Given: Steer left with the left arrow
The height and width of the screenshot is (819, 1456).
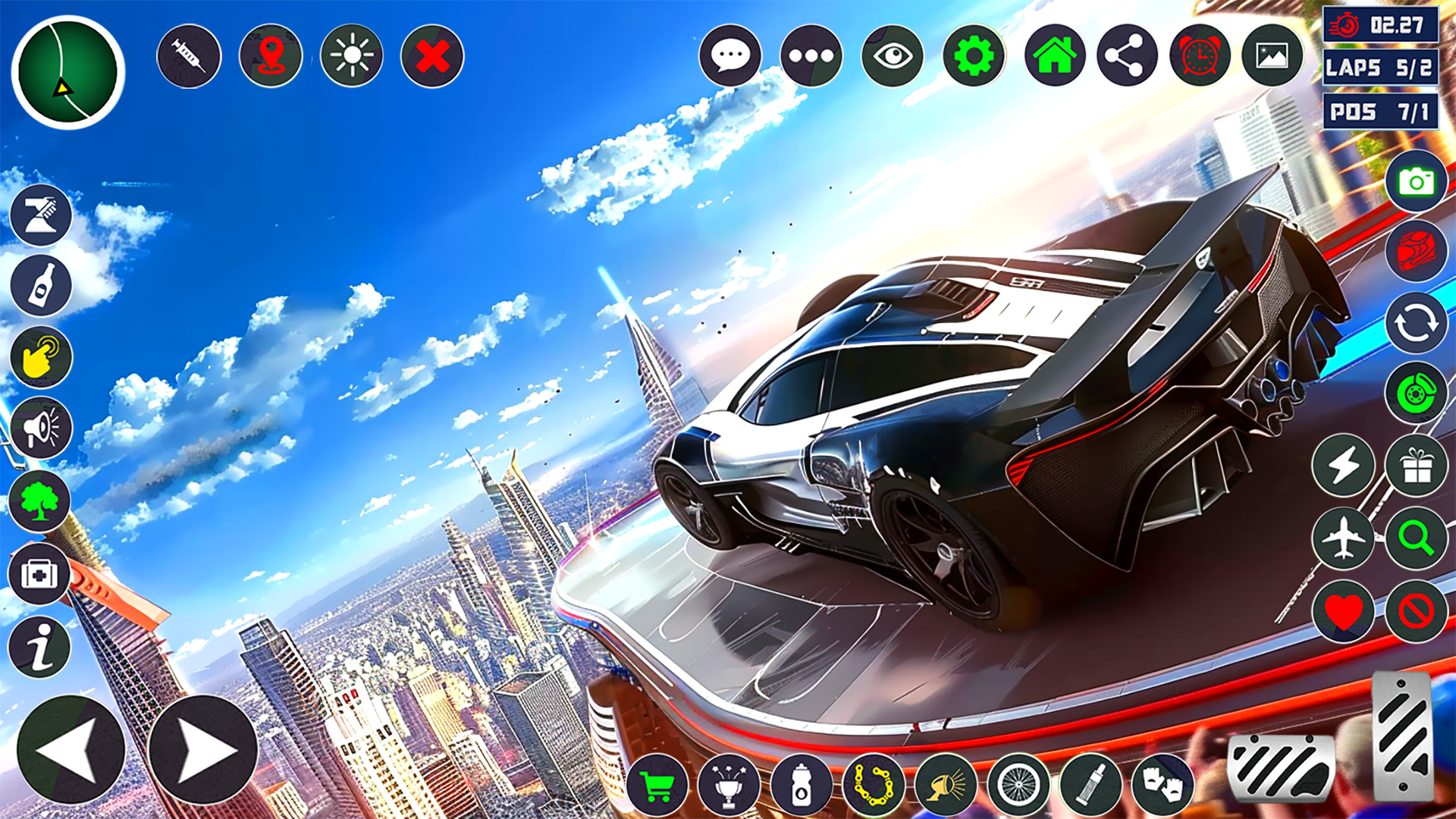Looking at the screenshot, I should click(71, 749).
